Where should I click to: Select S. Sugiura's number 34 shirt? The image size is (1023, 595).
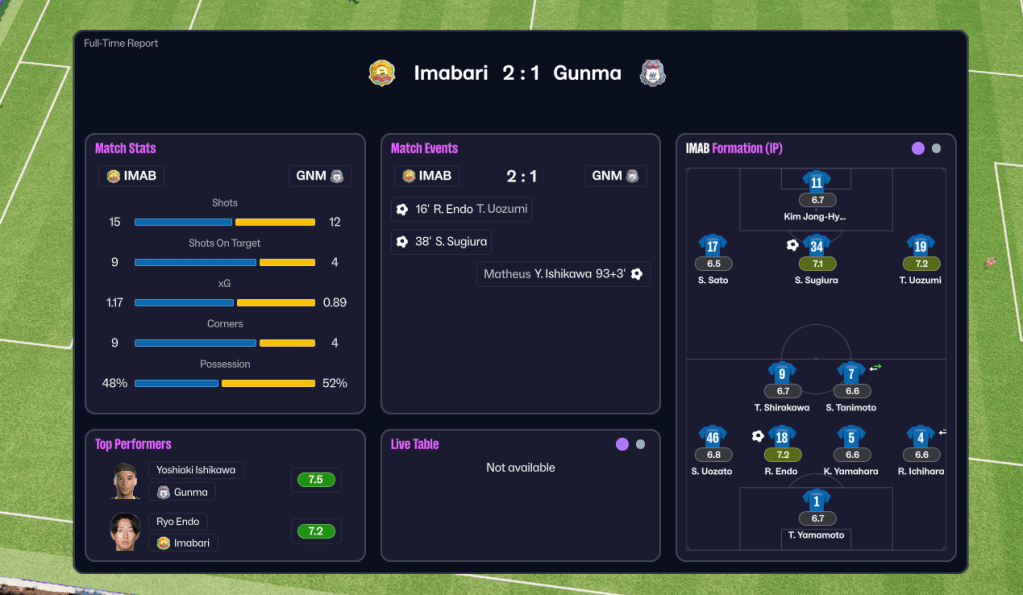pyautogui.click(x=817, y=246)
